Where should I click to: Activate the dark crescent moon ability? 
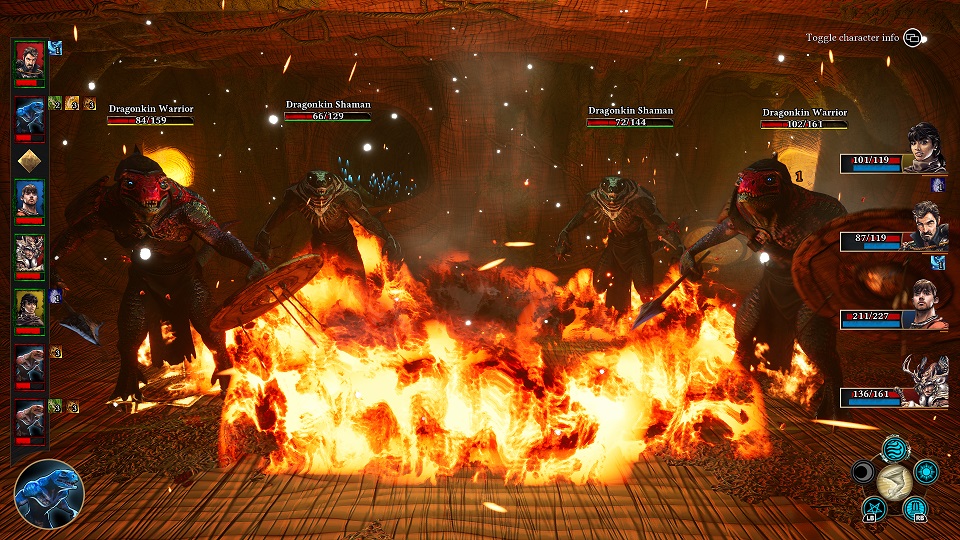[863, 472]
